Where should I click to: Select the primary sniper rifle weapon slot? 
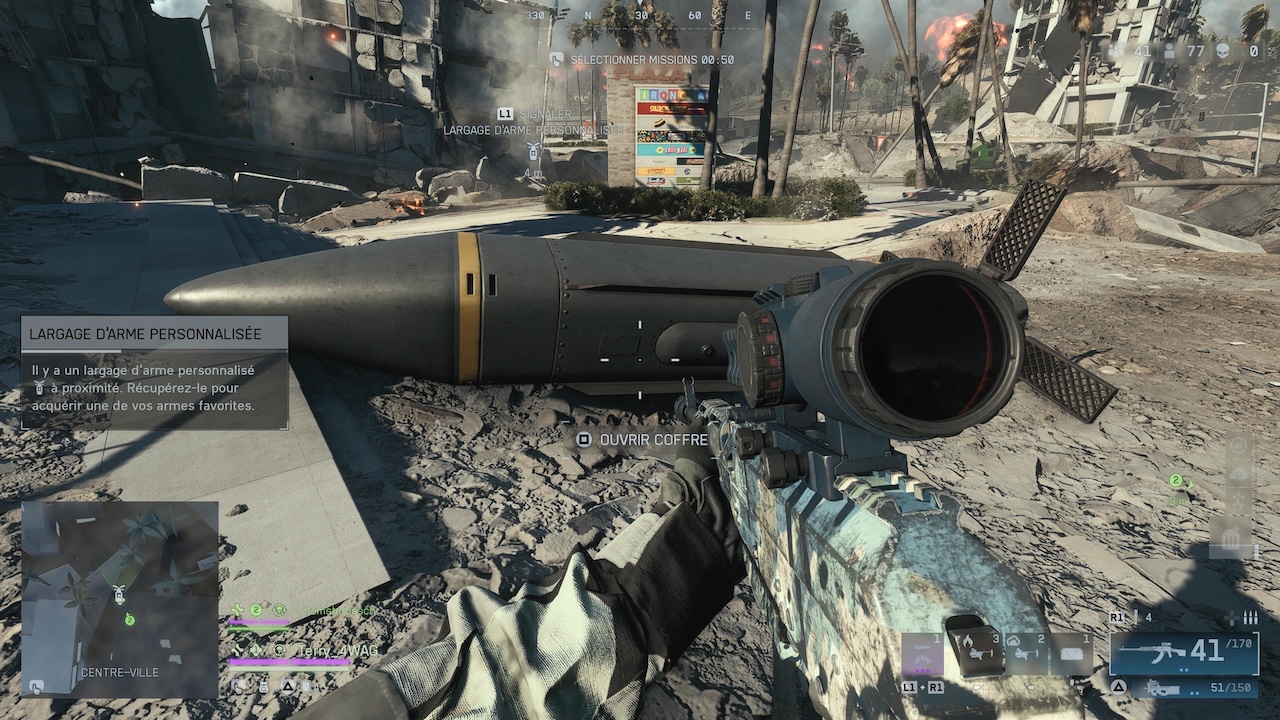click(1184, 652)
